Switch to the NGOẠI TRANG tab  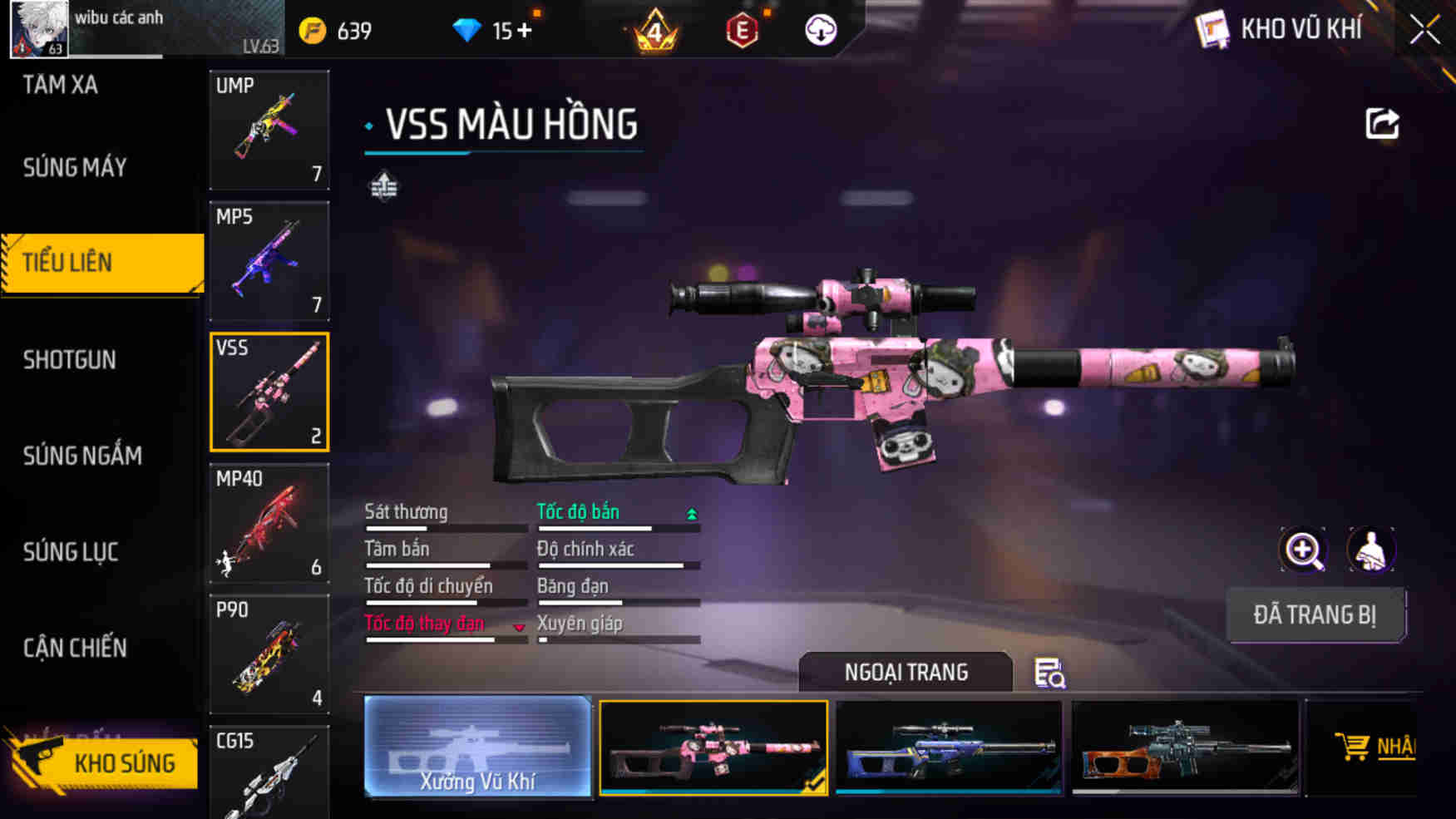point(906,672)
